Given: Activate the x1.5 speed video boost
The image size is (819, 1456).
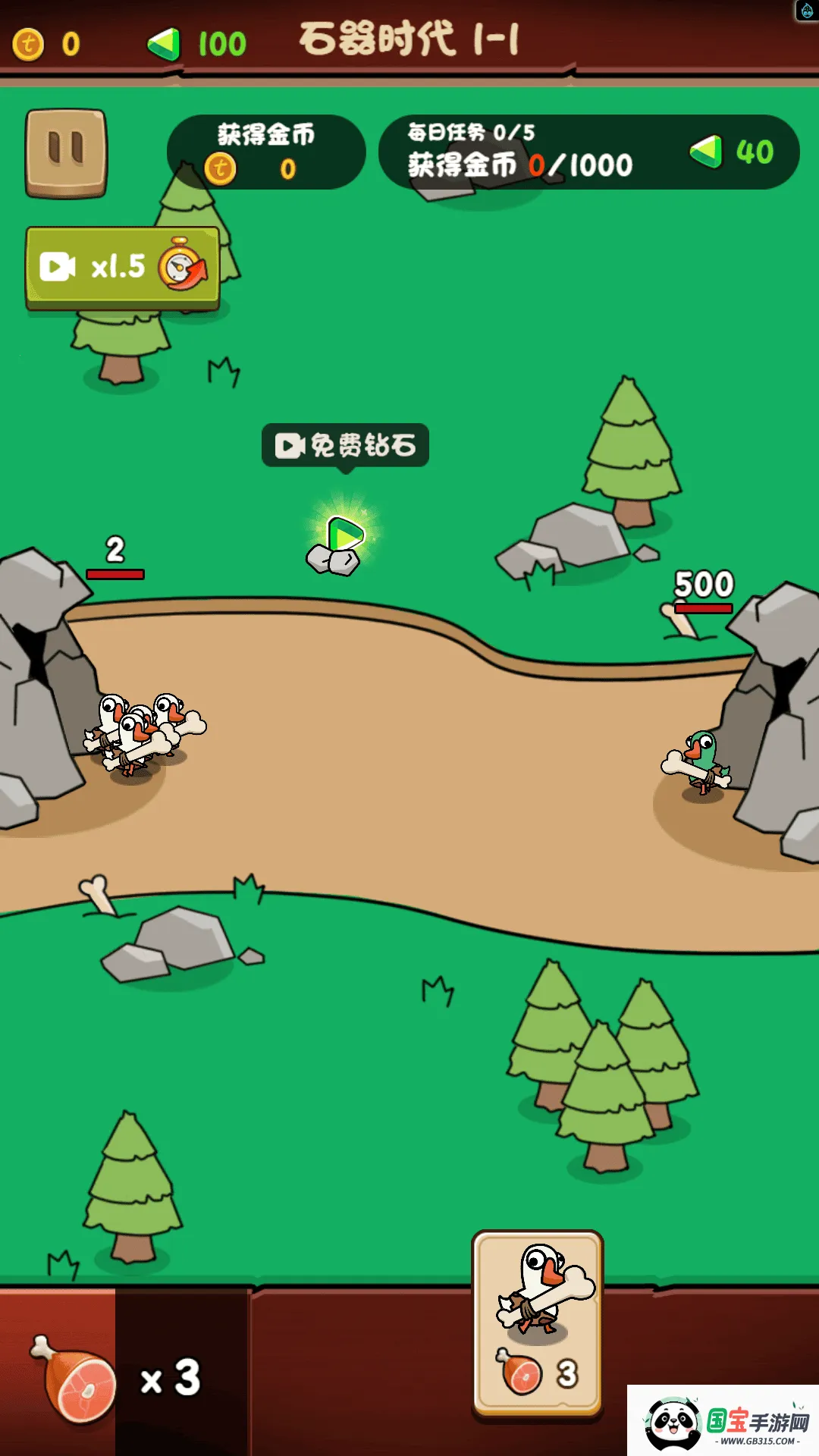Looking at the screenshot, I should point(123,267).
